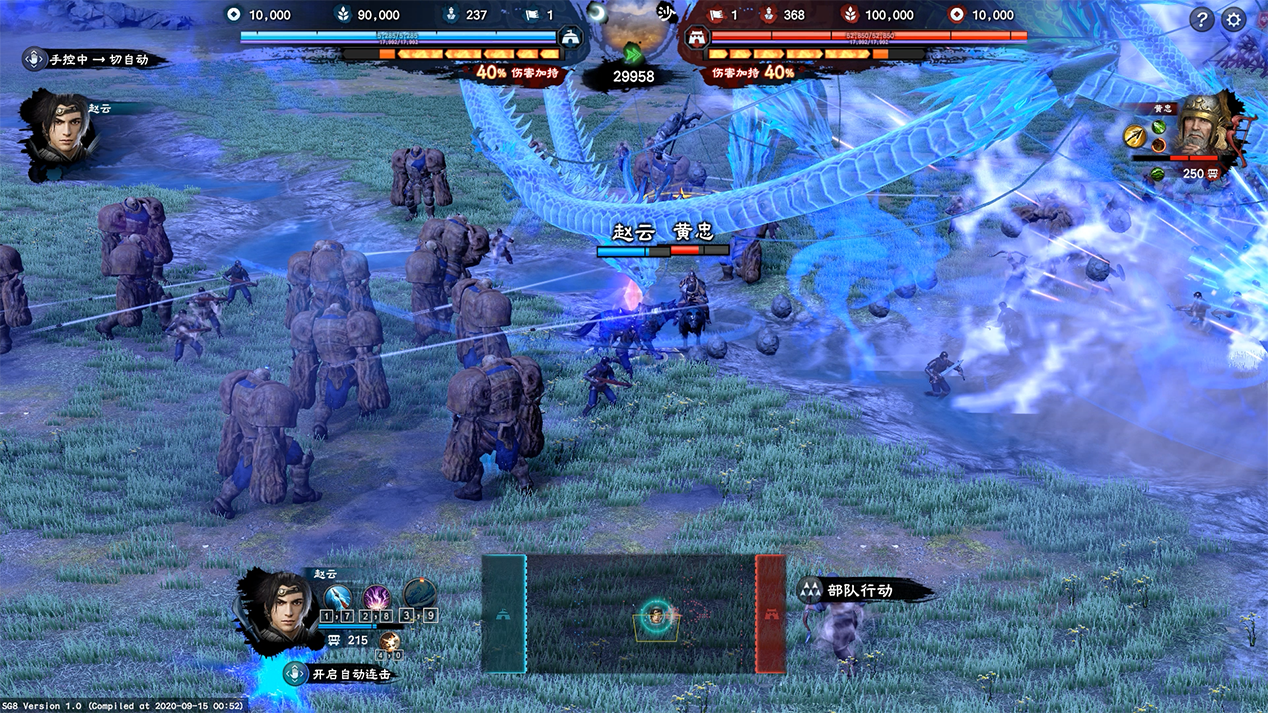Click the red enemy base on minimap
The width and height of the screenshot is (1268, 714).
coord(770,614)
